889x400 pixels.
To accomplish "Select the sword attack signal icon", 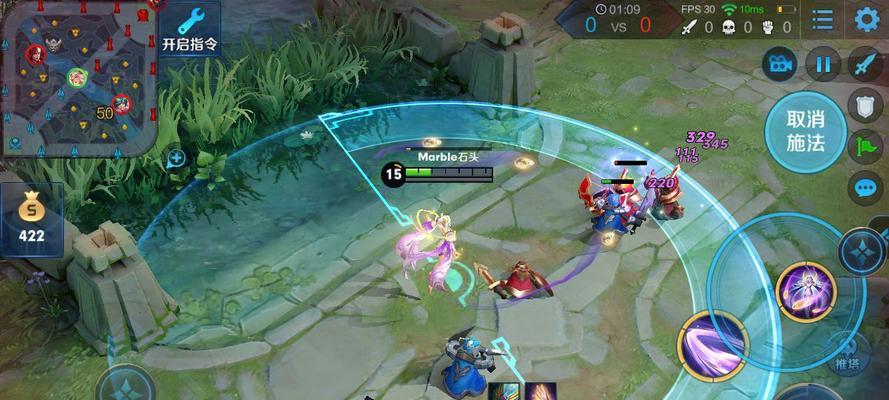I will [x=864, y=66].
